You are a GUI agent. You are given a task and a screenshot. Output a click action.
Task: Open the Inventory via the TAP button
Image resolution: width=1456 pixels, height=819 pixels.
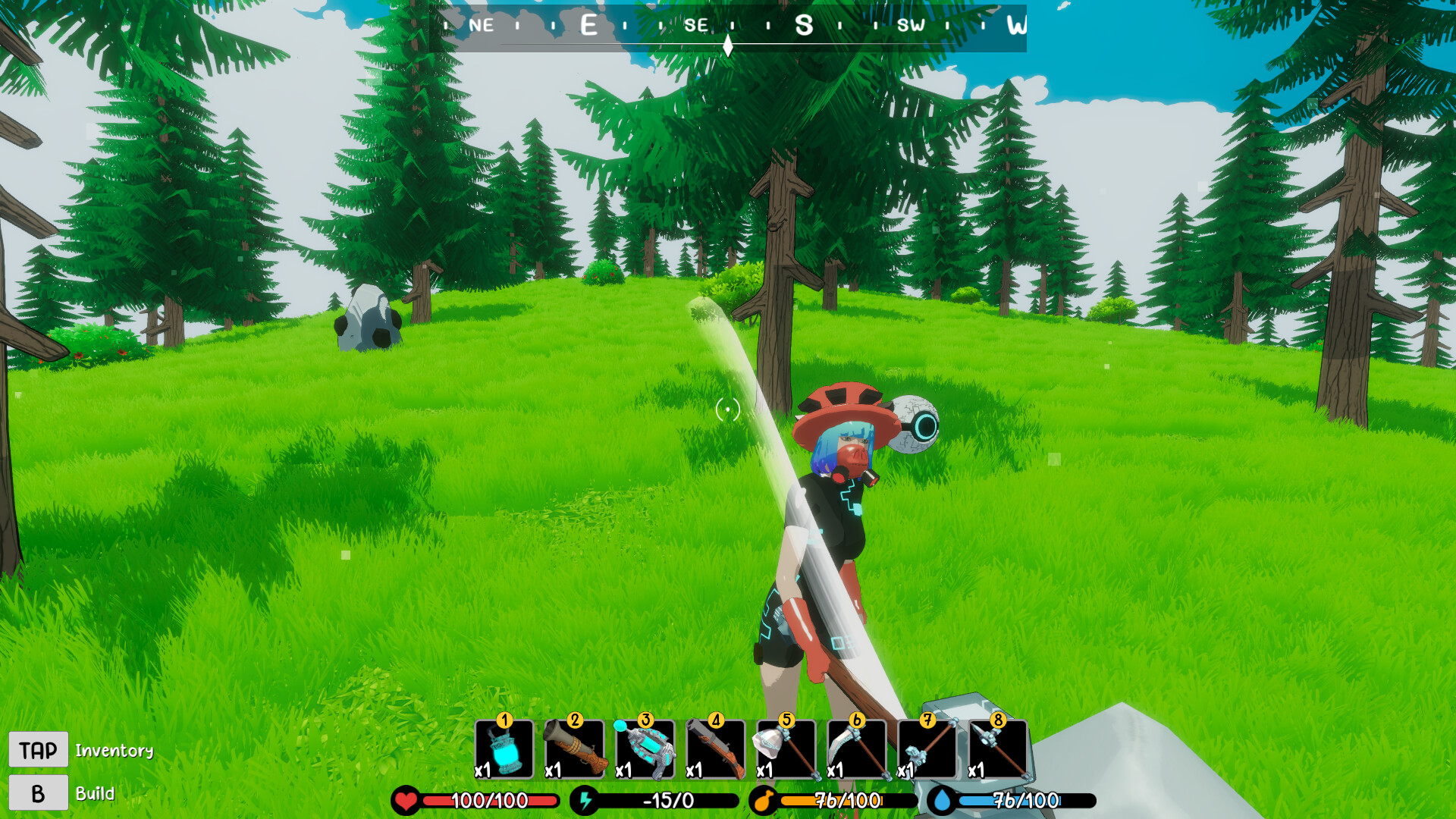tap(39, 749)
